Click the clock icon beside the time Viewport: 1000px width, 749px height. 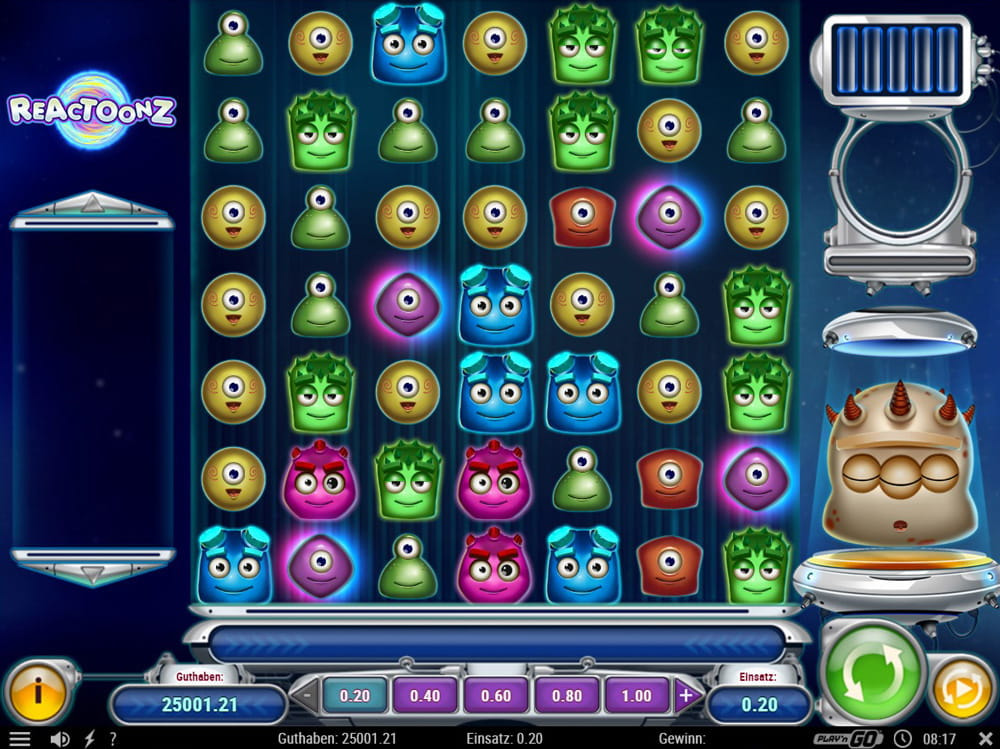click(x=904, y=739)
